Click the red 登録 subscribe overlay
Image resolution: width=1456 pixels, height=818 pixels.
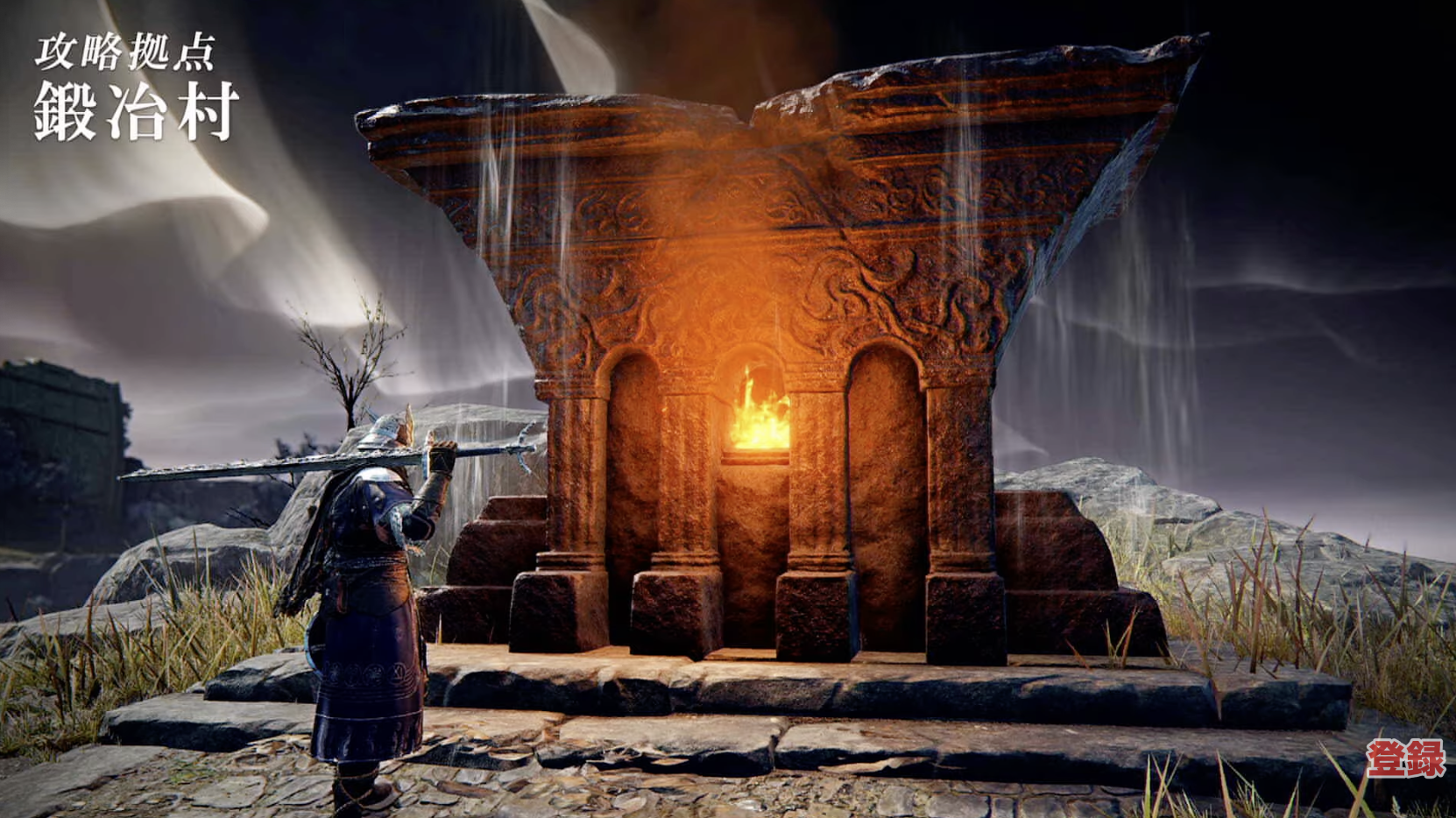tap(1405, 758)
